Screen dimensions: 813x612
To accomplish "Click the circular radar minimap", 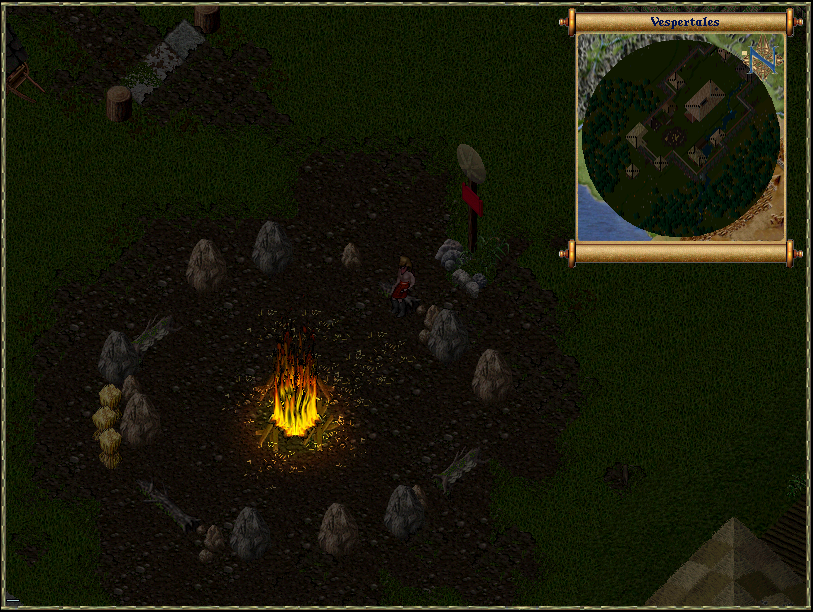I will [680, 138].
